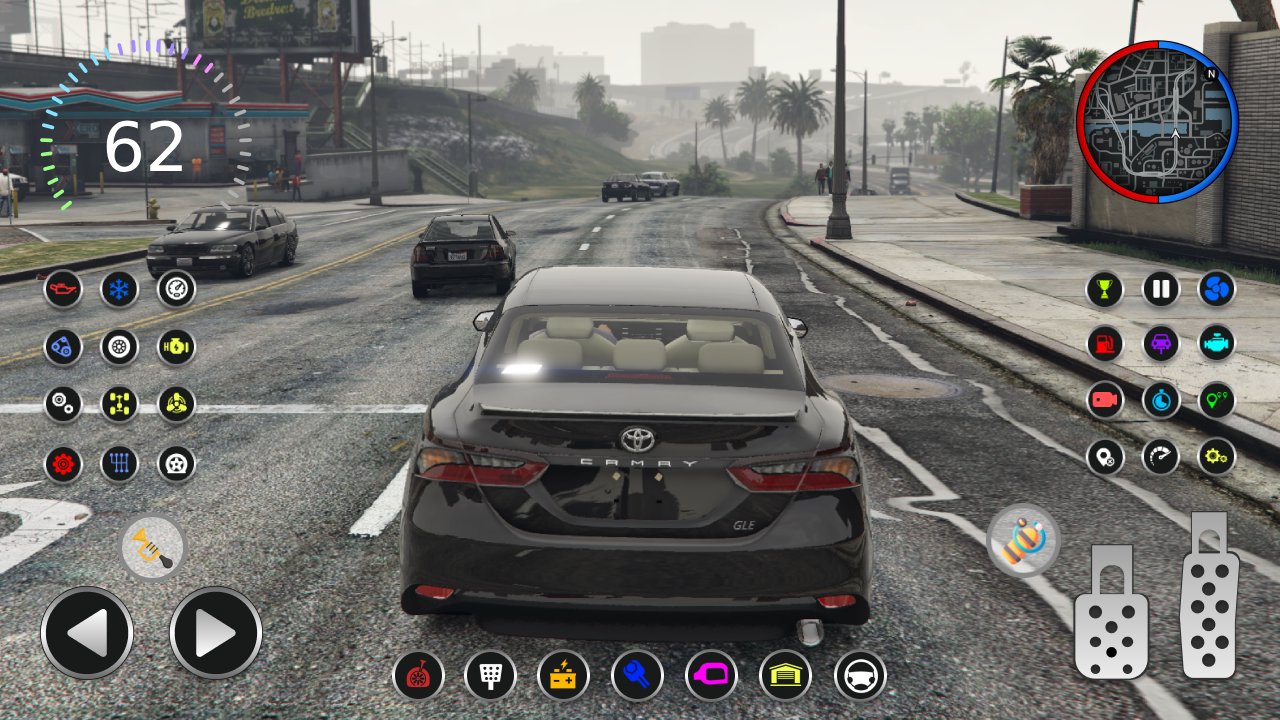The image size is (1280, 720).
Task: Switch camera with the red camera icon
Action: (1105, 400)
